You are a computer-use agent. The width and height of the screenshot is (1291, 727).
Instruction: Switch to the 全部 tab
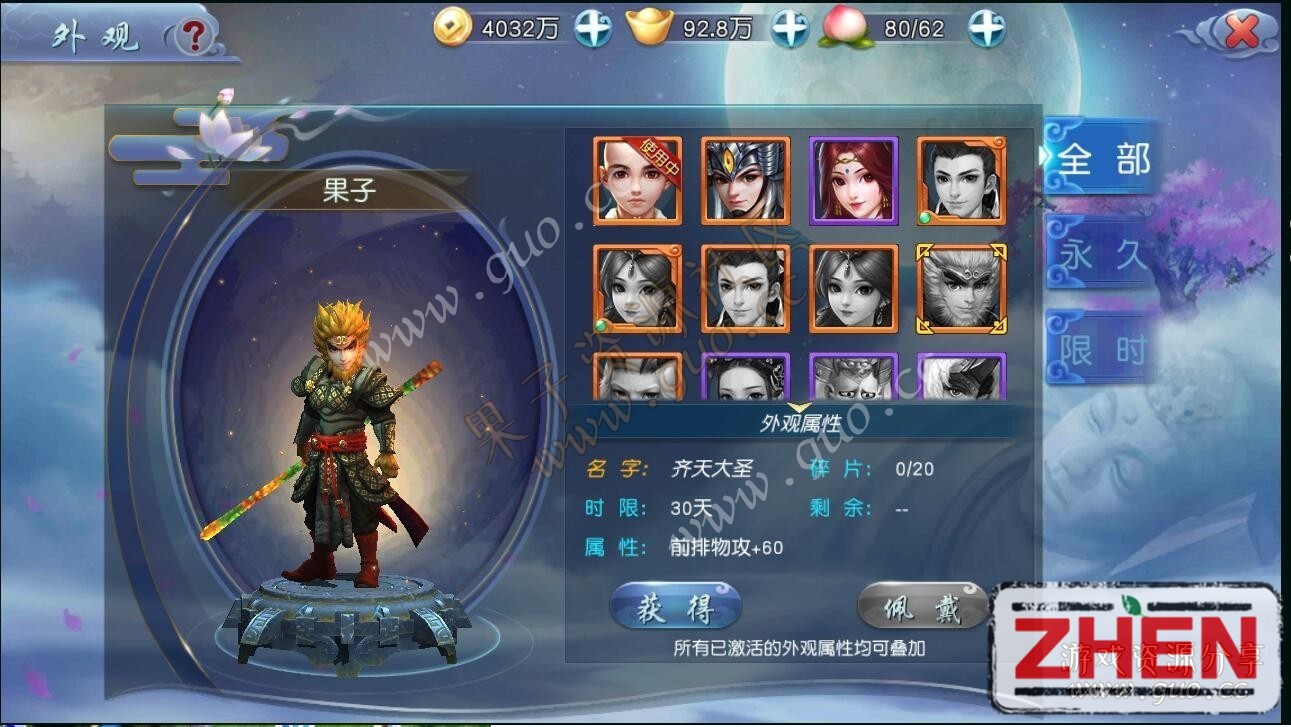(1101, 160)
